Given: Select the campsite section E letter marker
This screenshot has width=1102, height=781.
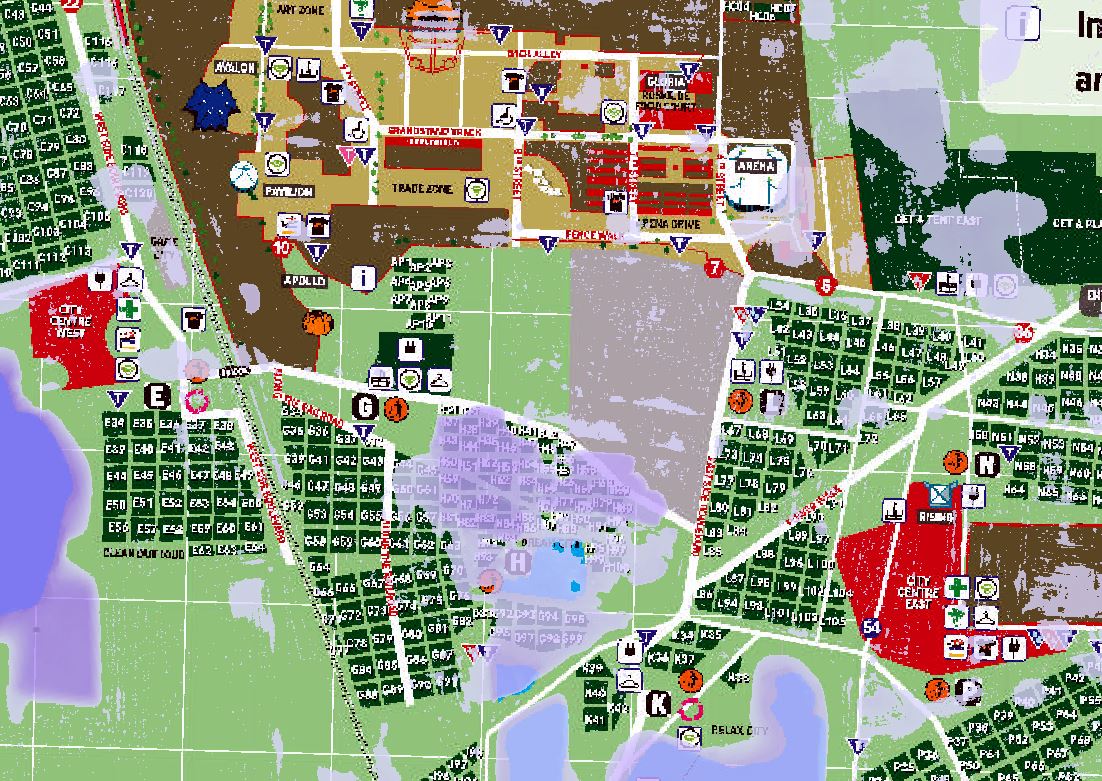Looking at the screenshot, I should (x=155, y=396).
